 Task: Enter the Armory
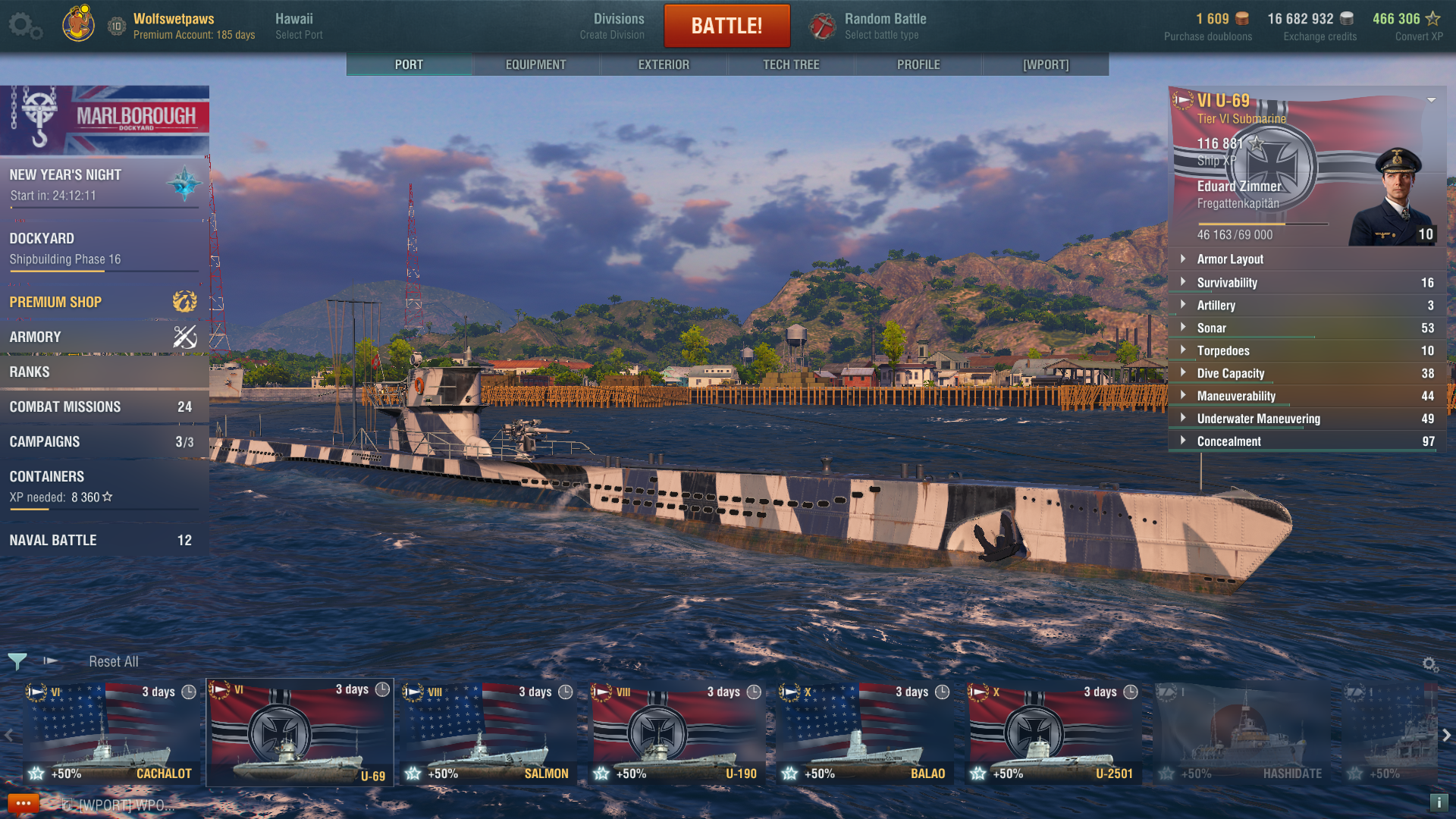click(x=103, y=337)
